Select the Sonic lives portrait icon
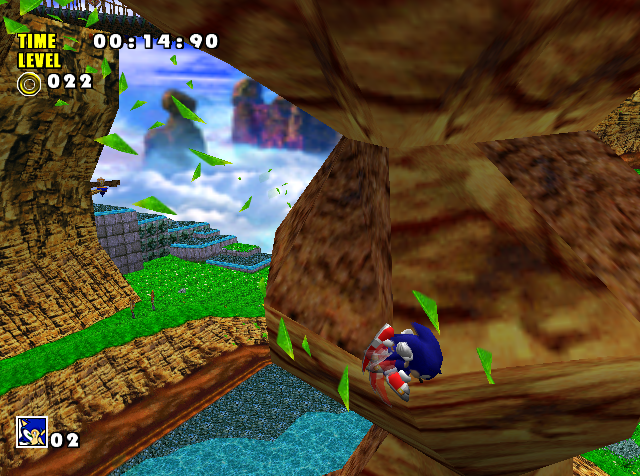Viewport: 640px width, 476px height. tap(31, 432)
